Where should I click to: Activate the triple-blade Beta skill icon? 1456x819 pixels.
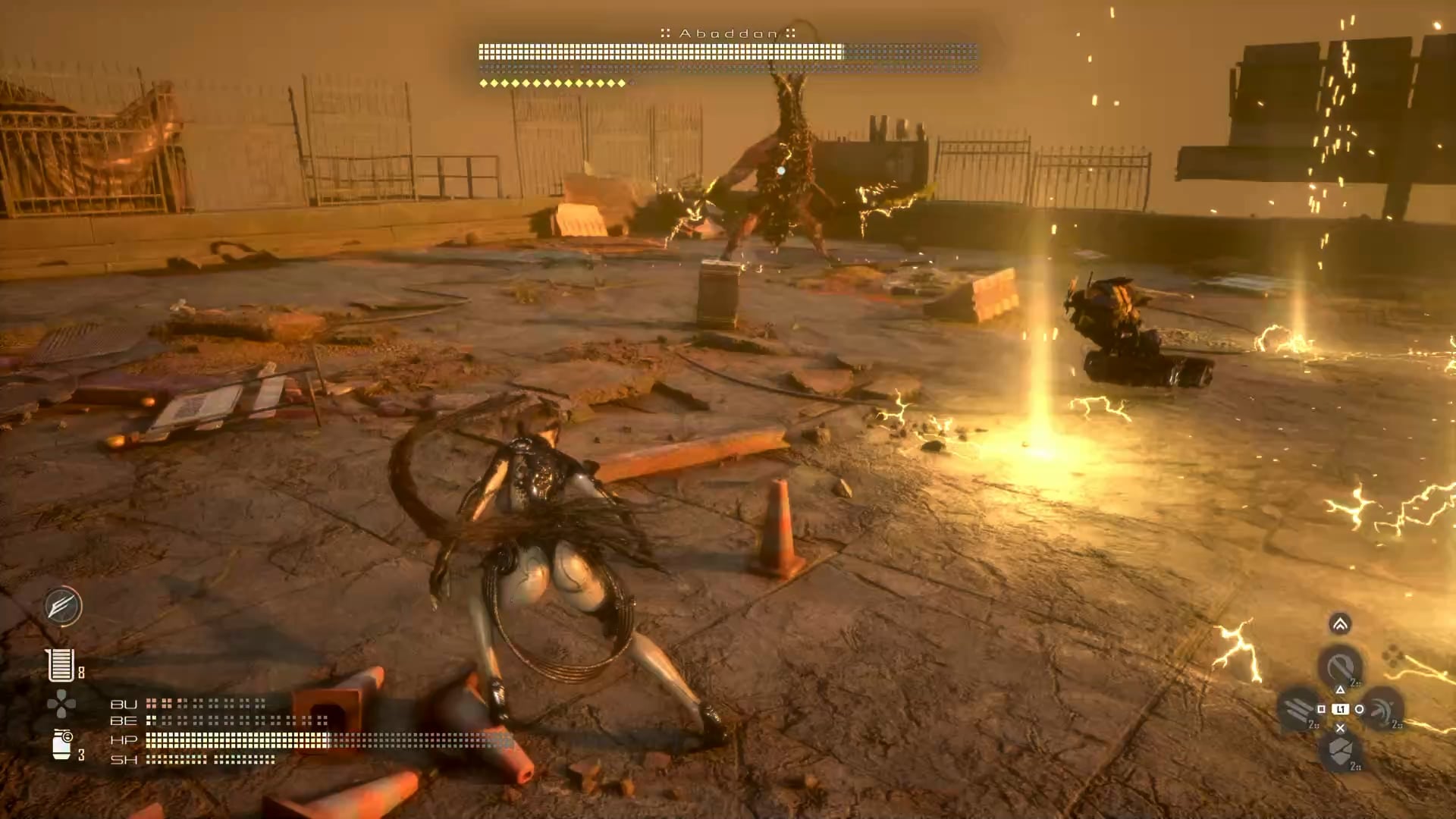(x=1298, y=710)
